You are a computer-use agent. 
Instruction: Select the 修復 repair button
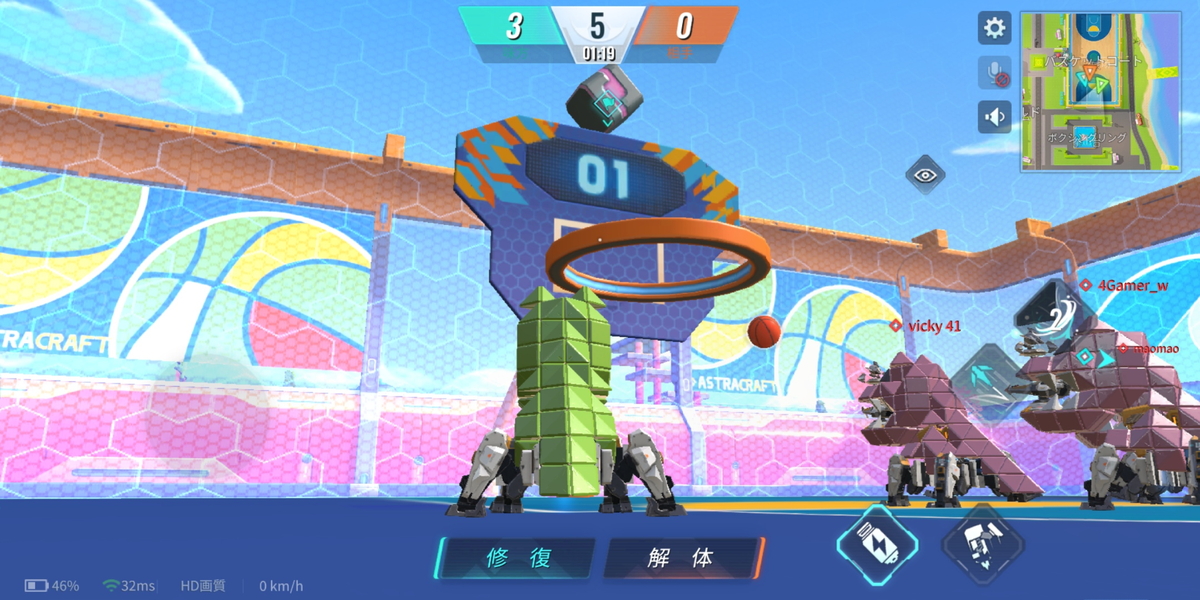518,558
